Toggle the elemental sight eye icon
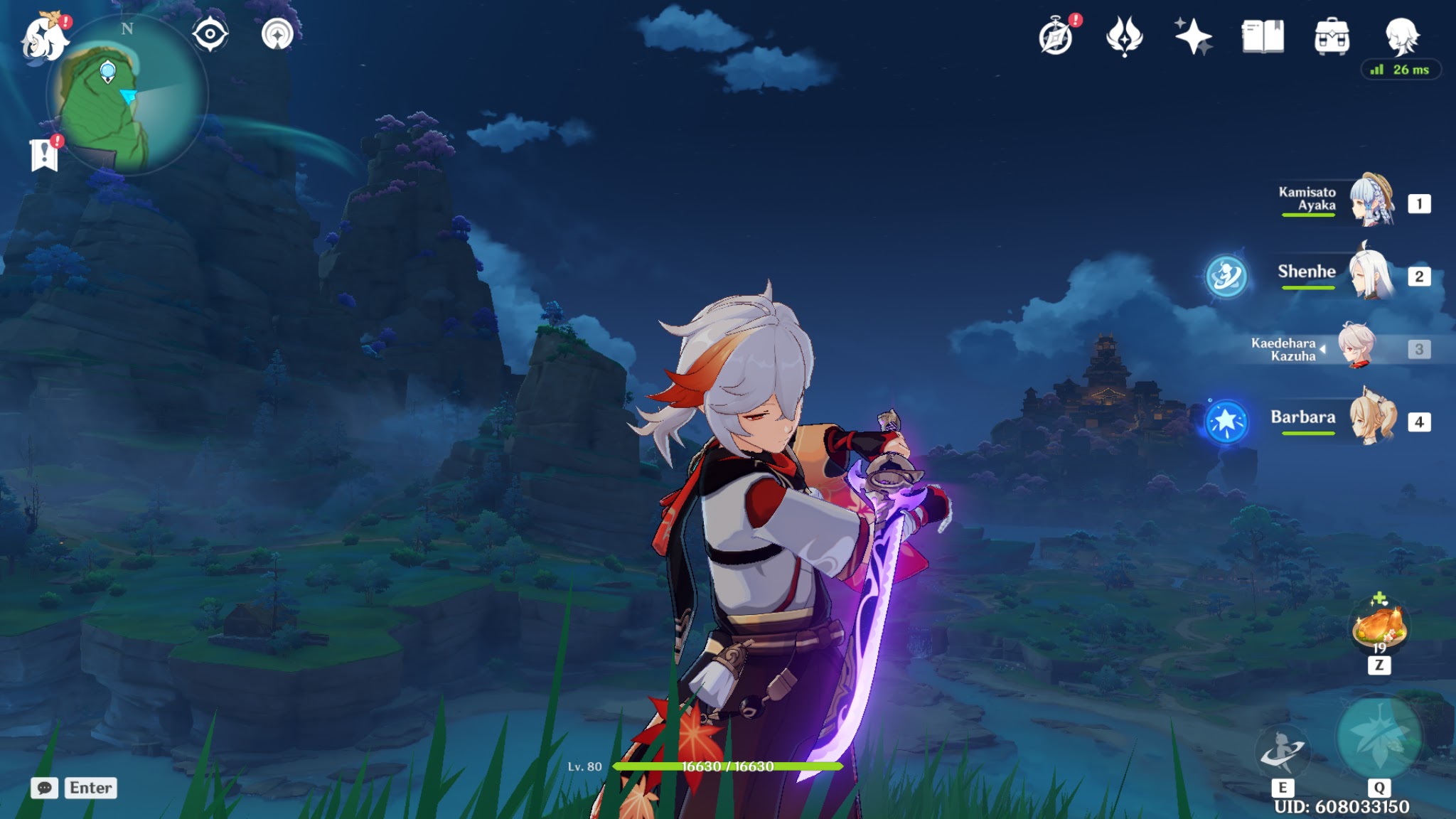1456x819 pixels. pyautogui.click(x=210, y=34)
